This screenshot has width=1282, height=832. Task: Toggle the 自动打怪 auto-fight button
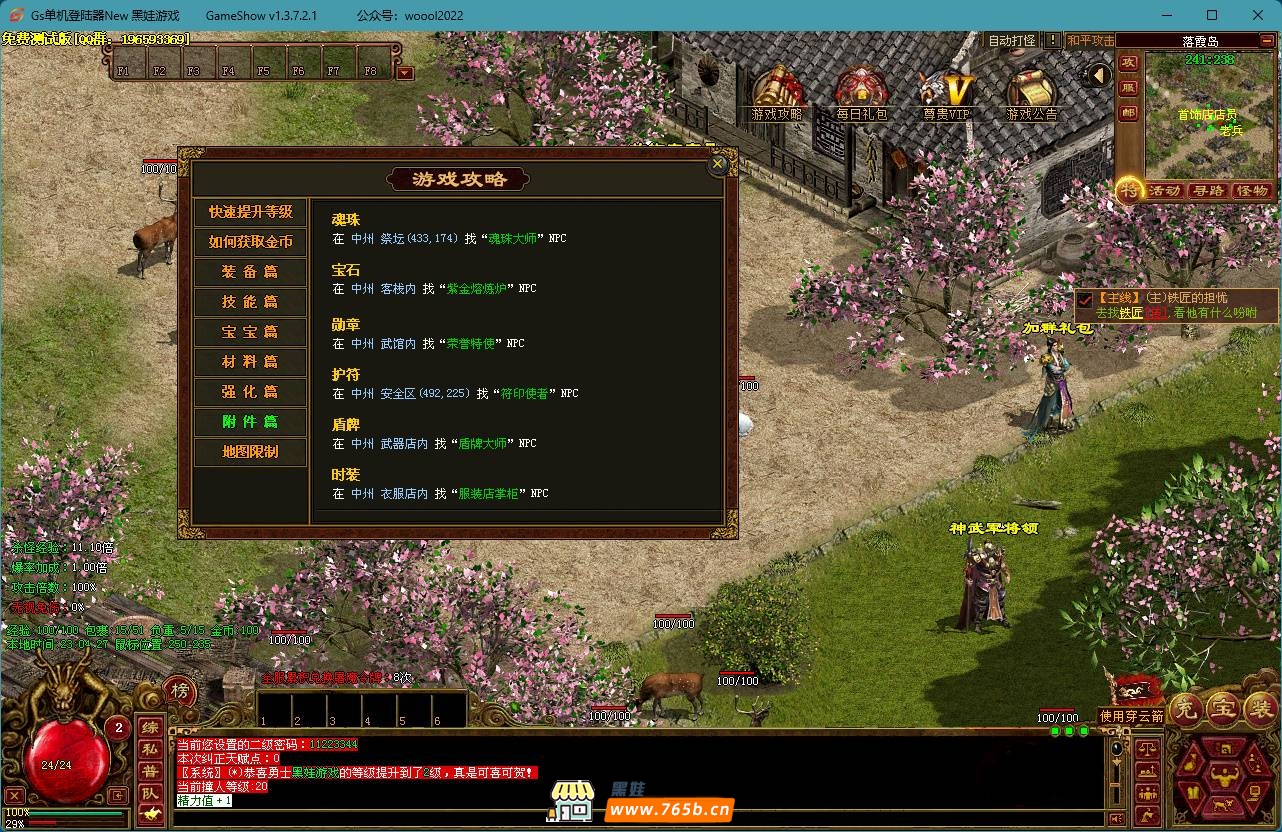(1012, 41)
